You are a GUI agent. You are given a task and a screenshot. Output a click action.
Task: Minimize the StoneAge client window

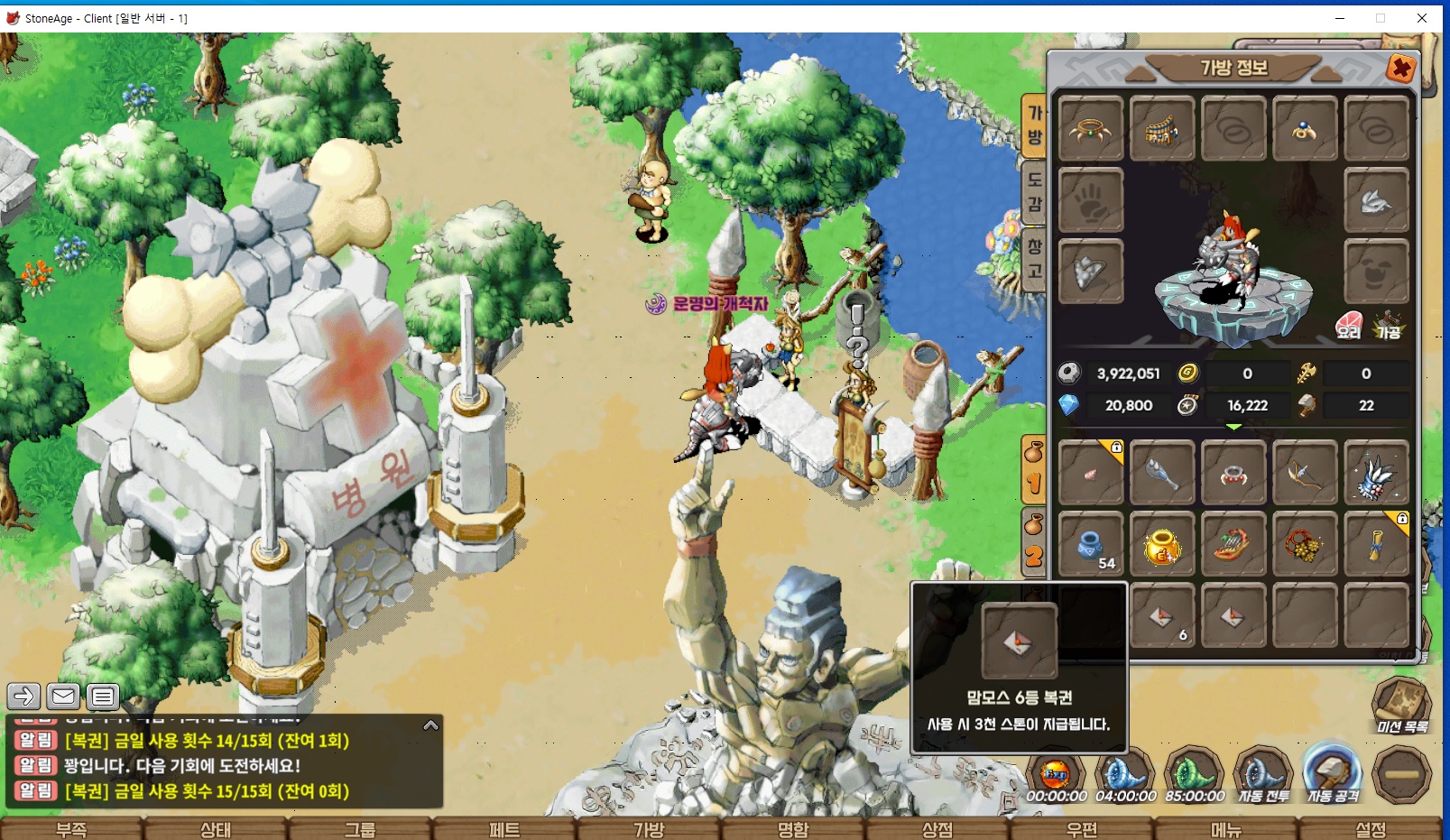(1340, 18)
